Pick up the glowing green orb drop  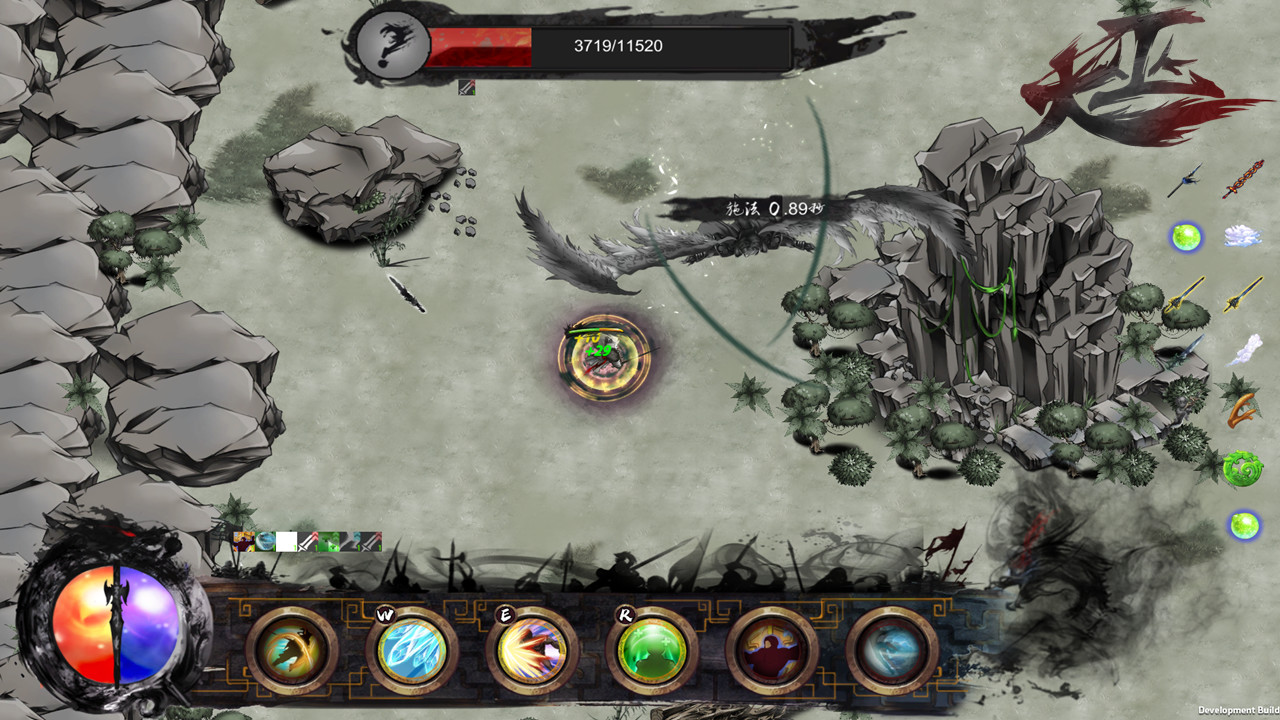[x=1186, y=238]
